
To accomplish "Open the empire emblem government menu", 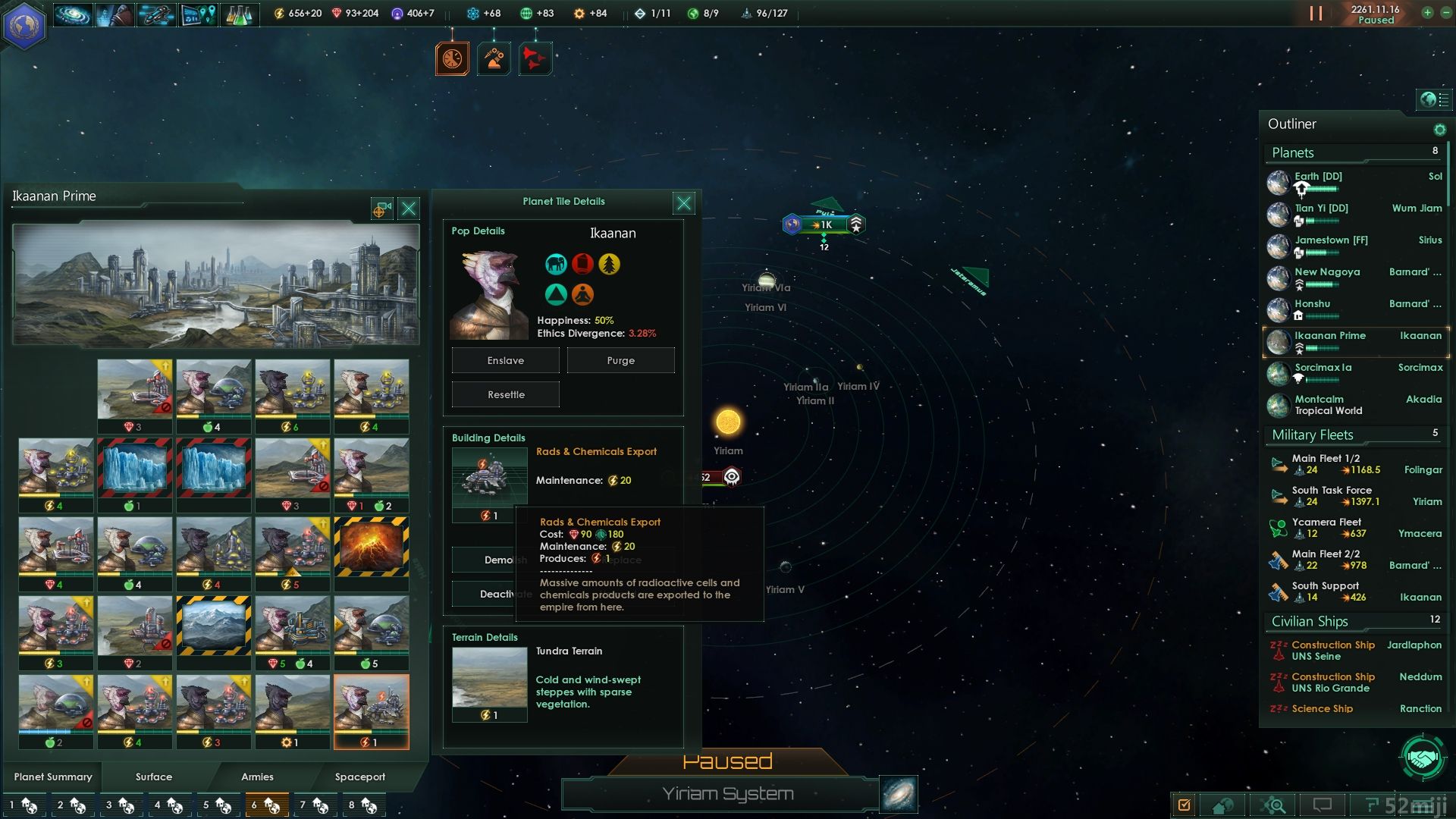I will 24,24.
